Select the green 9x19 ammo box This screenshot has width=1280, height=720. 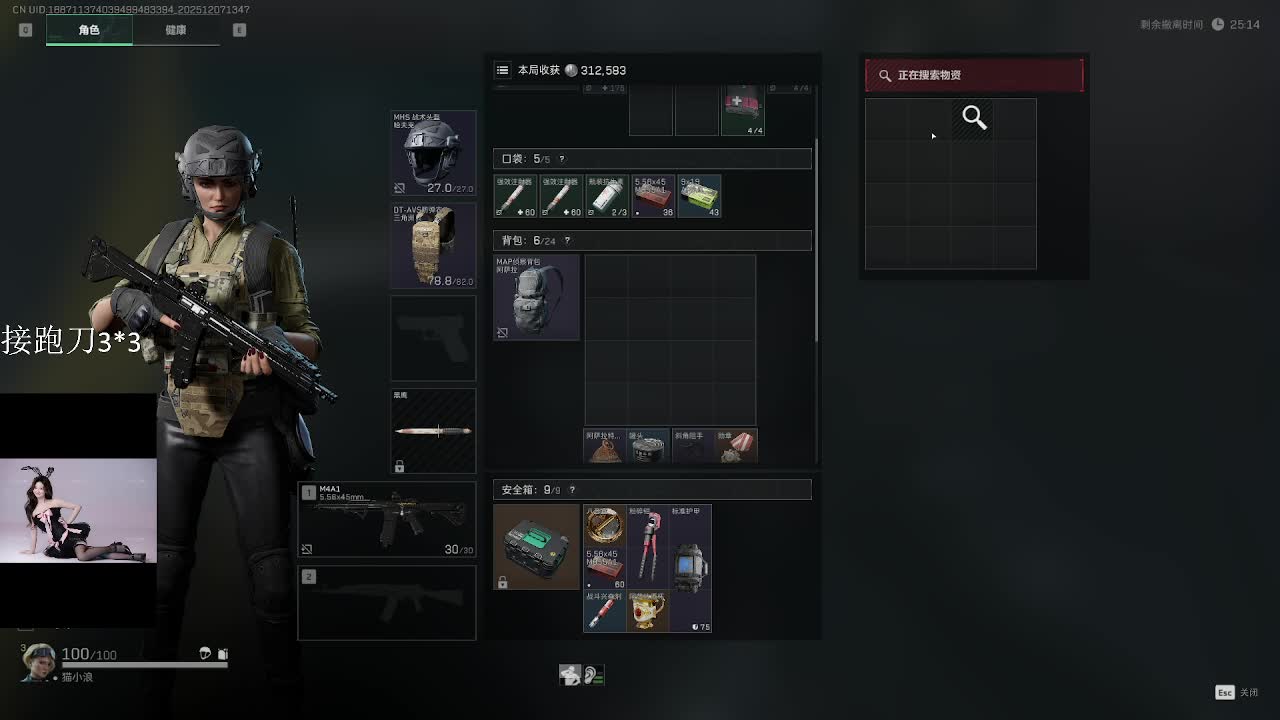[x=699, y=197]
